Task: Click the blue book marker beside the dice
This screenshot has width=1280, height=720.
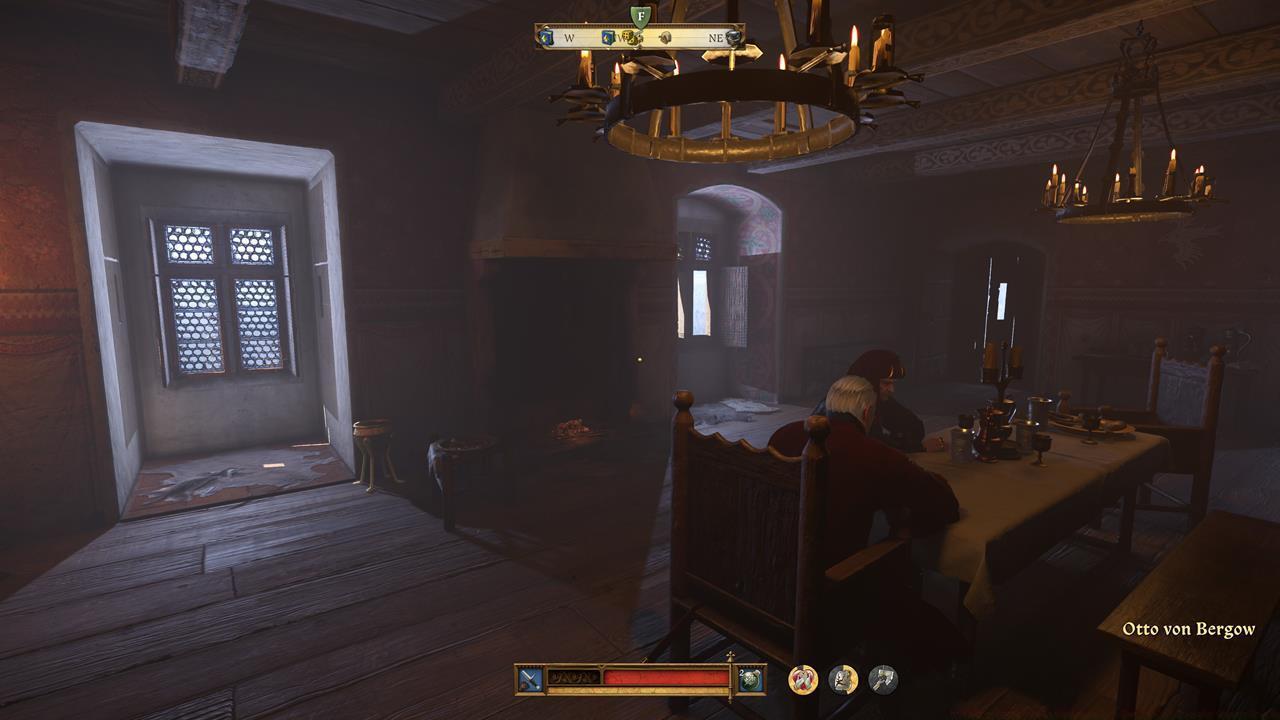Action: click(607, 37)
